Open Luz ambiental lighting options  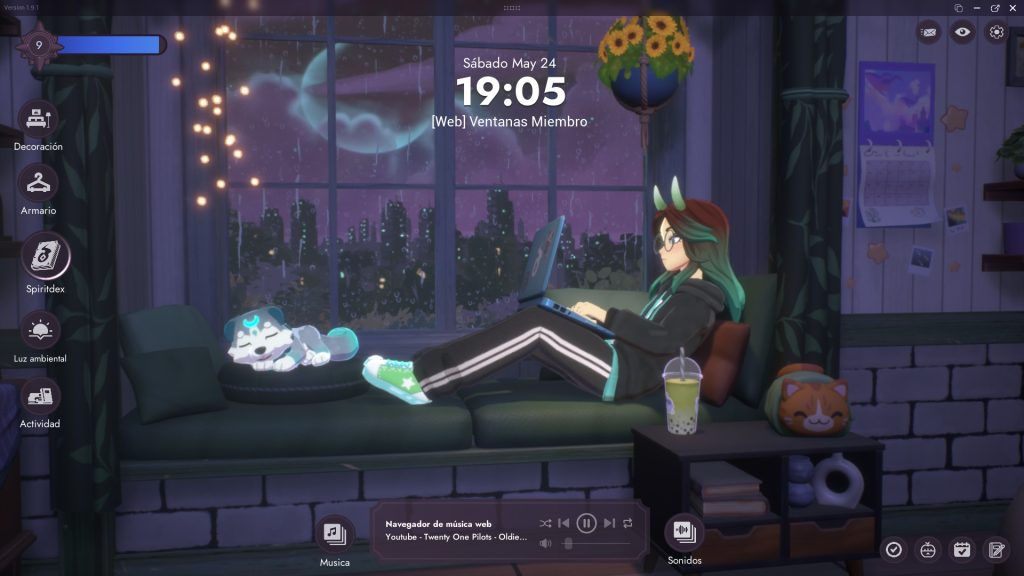coord(40,330)
